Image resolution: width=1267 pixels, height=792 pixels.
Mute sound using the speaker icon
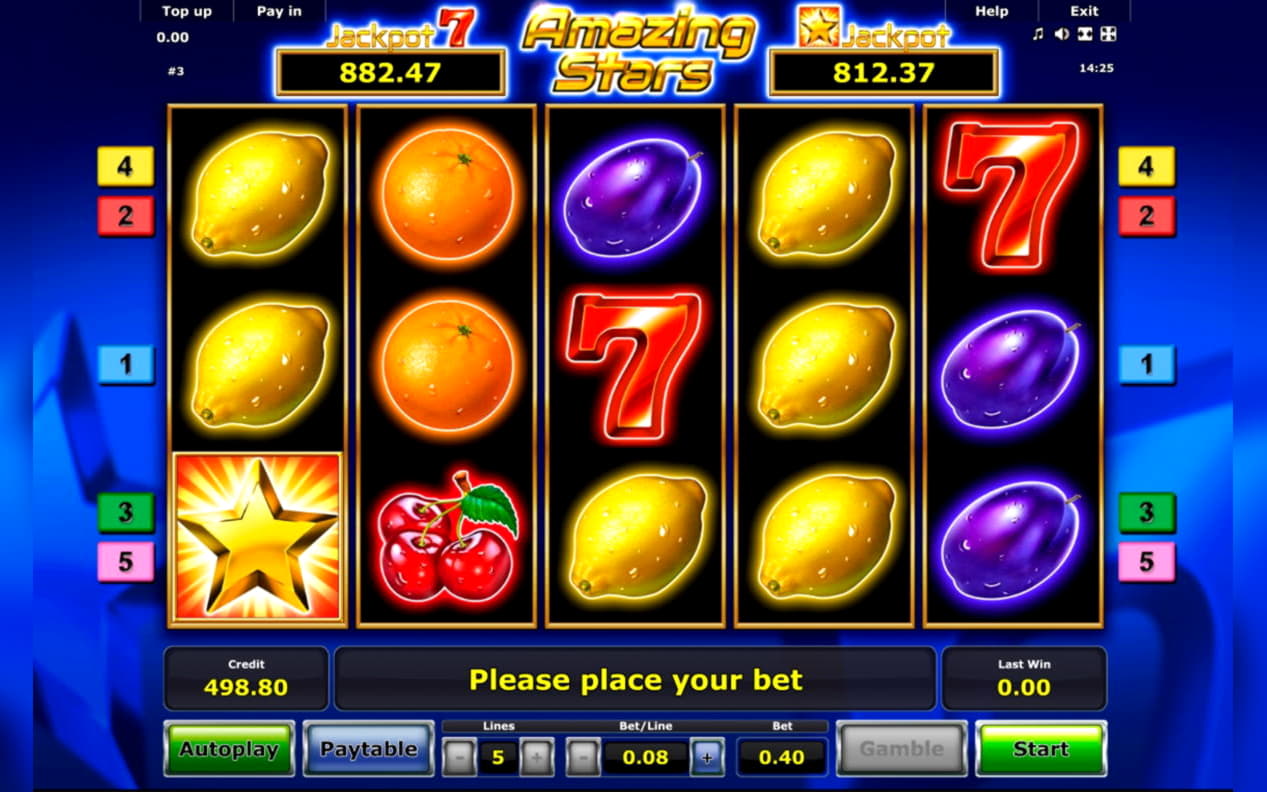(1061, 35)
